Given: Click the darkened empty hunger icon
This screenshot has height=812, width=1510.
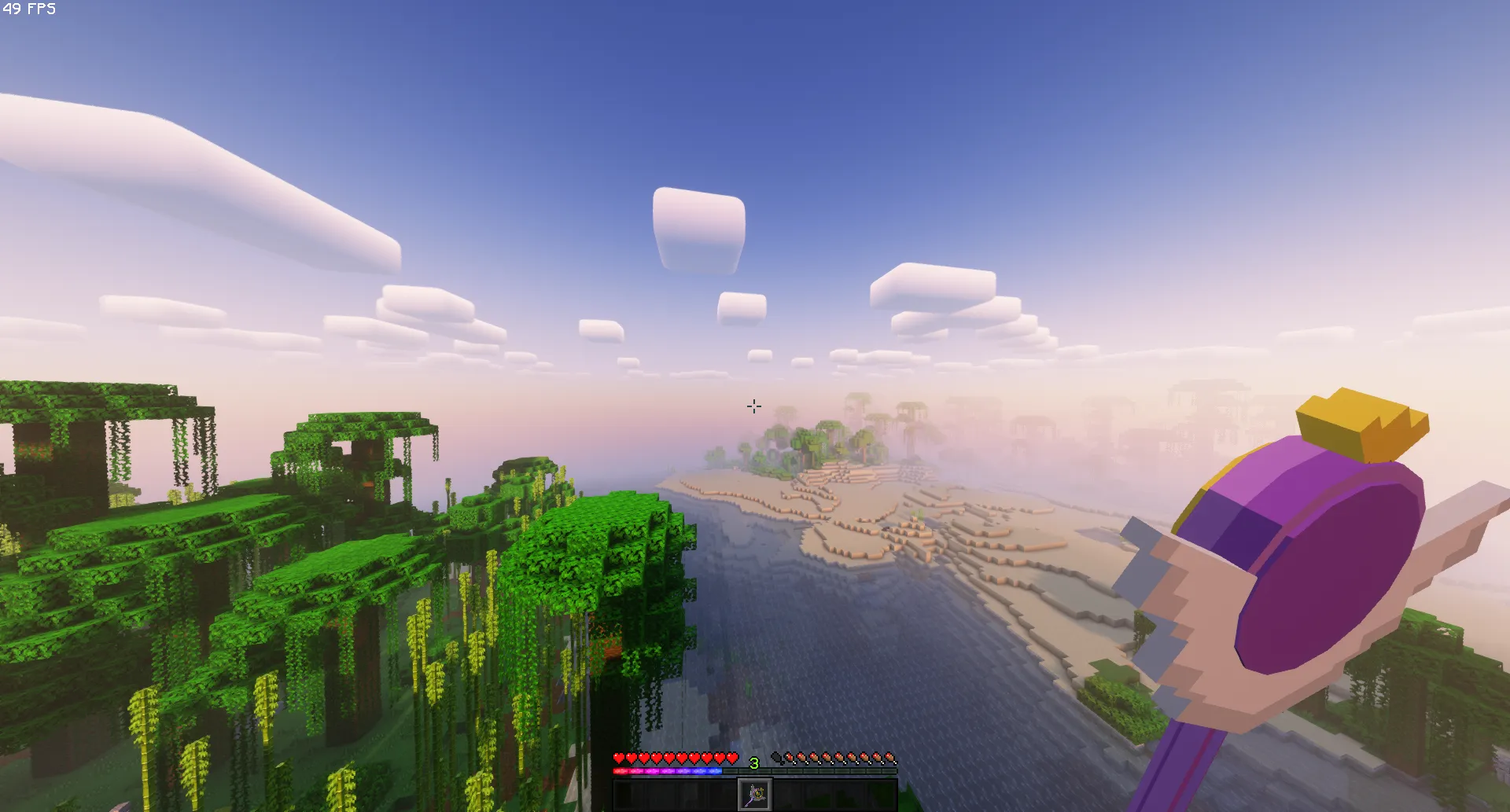Looking at the screenshot, I should 777,757.
